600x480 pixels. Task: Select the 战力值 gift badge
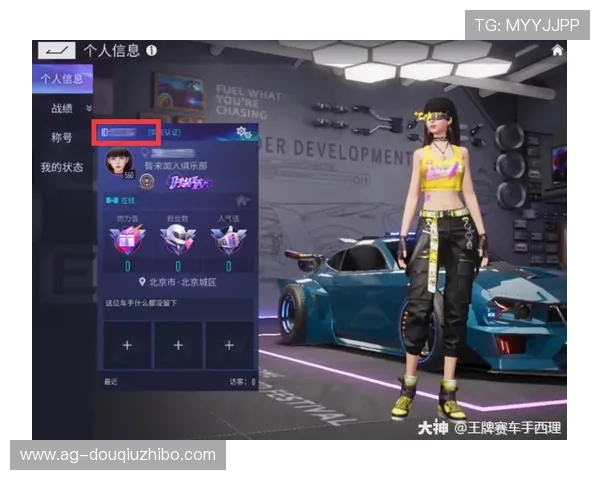[129, 238]
